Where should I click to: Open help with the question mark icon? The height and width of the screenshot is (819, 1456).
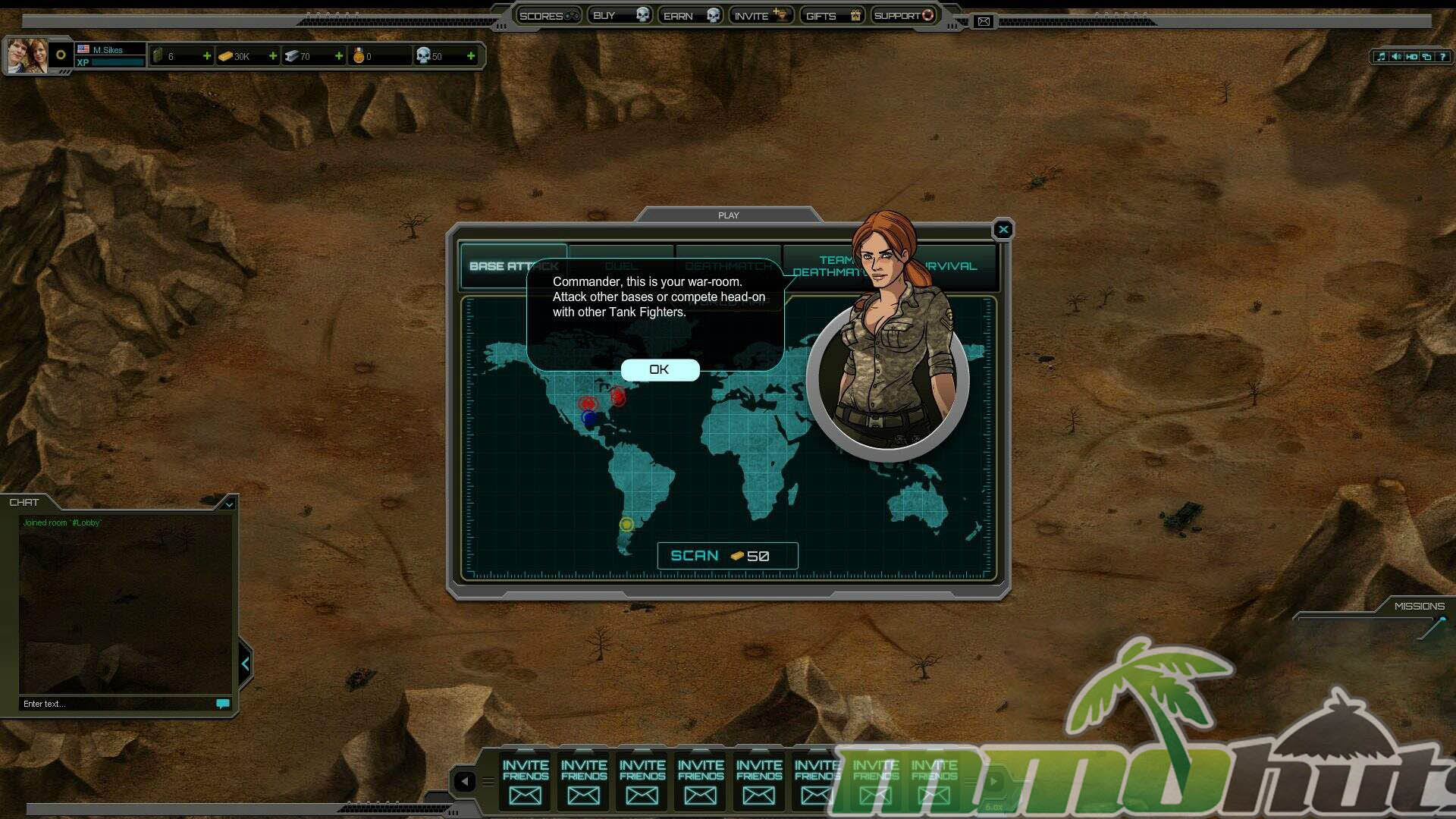(1442, 57)
